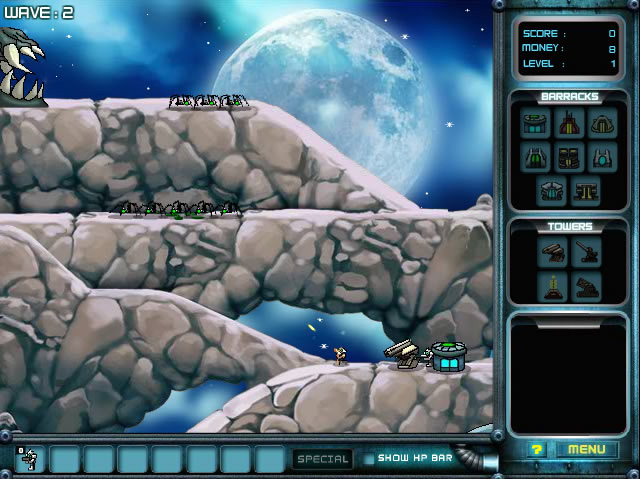Click the yellow question mark help button
This screenshot has height=479, width=641.
[537, 450]
